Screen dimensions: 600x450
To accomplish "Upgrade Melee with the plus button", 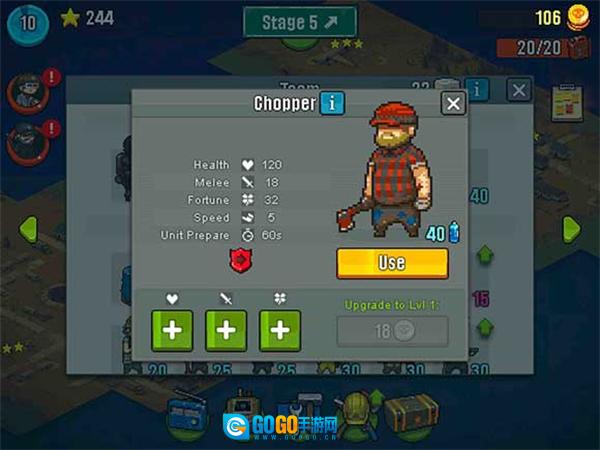I will click(x=226, y=331).
